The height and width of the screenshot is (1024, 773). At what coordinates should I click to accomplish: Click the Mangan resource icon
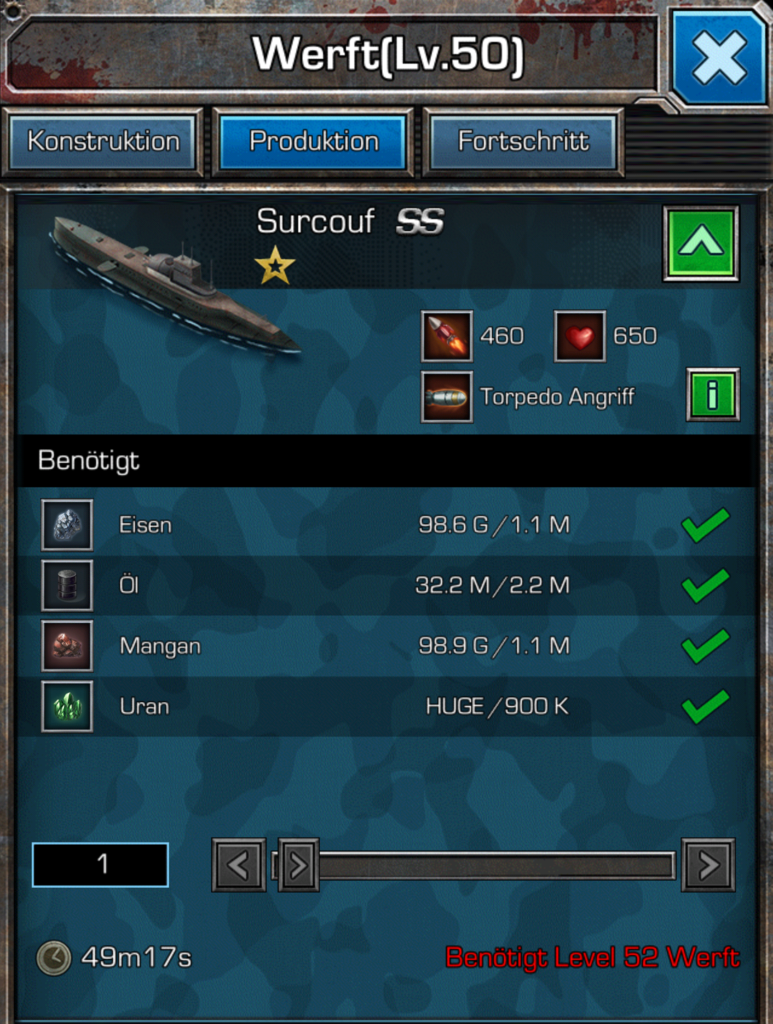tap(67, 646)
